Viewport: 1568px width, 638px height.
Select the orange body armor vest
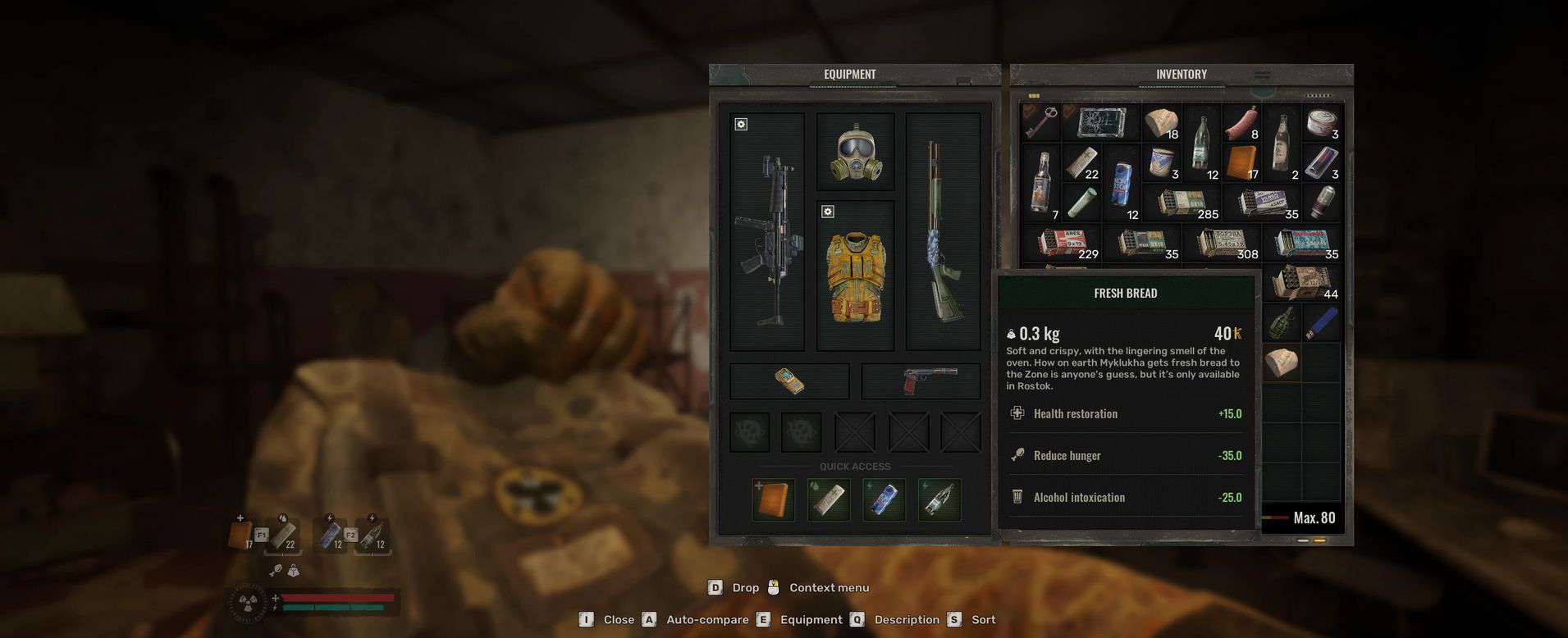pyautogui.click(x=855, y=277)
